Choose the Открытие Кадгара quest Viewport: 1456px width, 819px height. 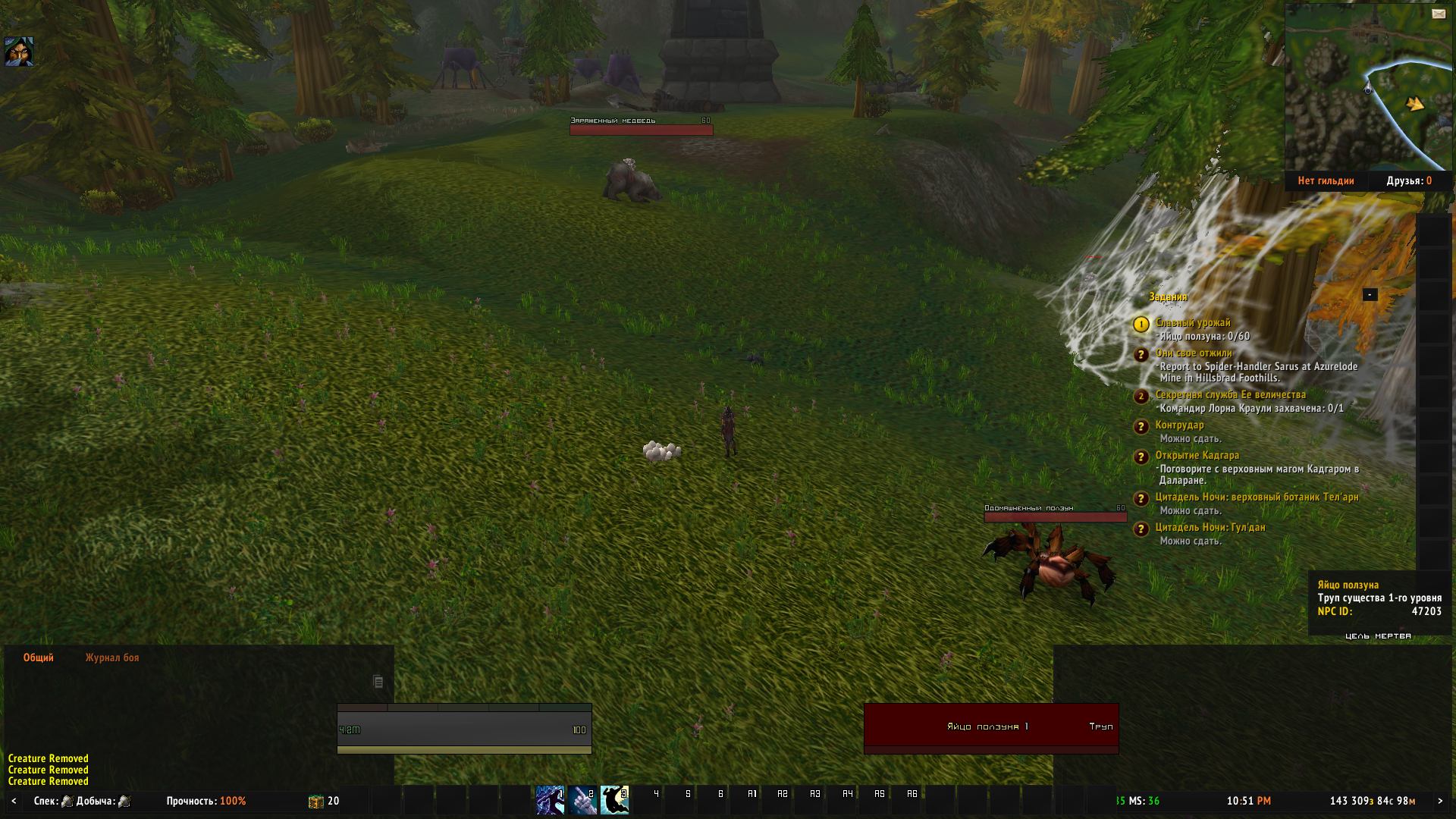pos(1197,456)
